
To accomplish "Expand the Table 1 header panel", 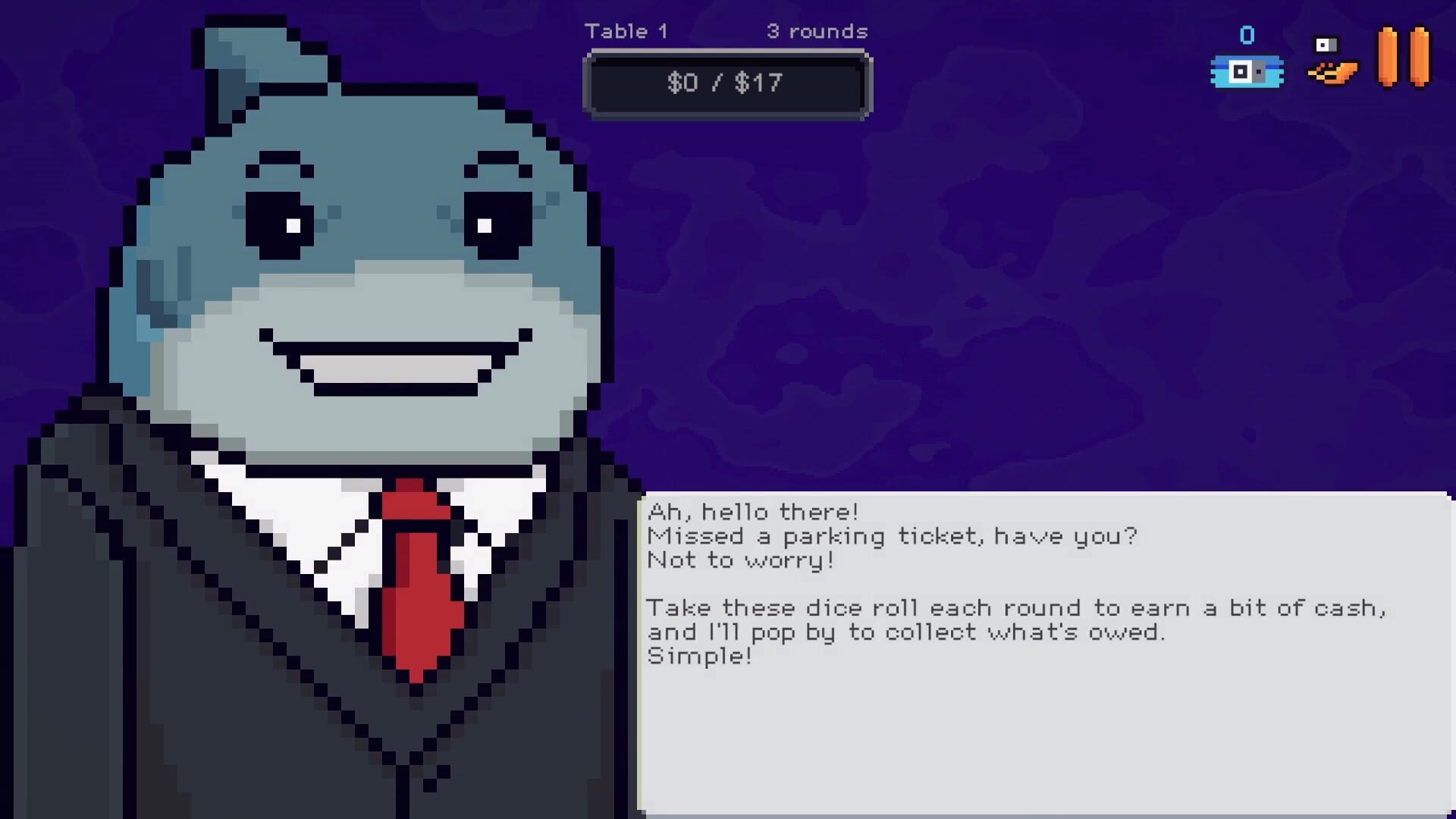I will [627, 31].
